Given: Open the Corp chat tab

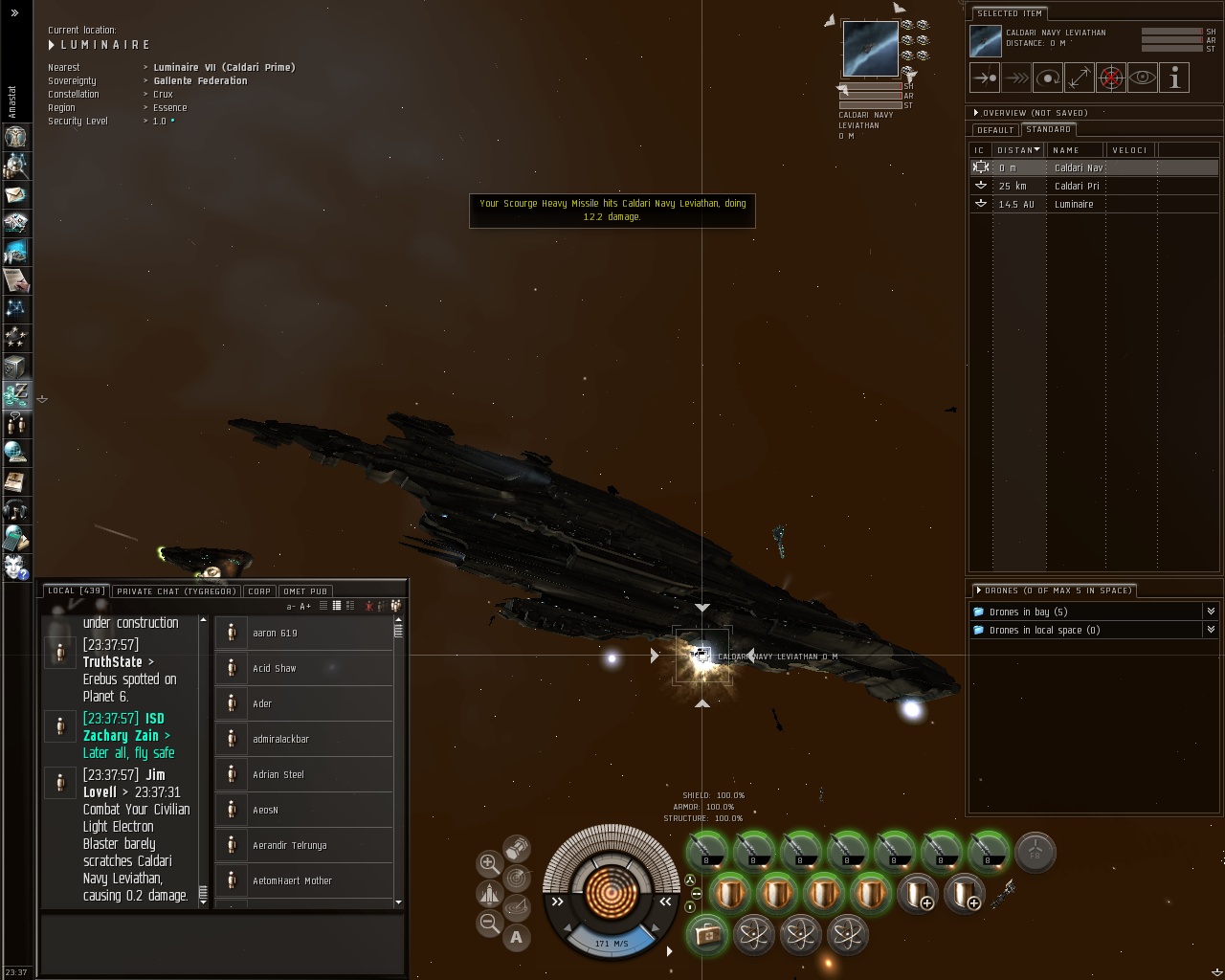Looking at the screenshot, I should (x=259, y=591).
